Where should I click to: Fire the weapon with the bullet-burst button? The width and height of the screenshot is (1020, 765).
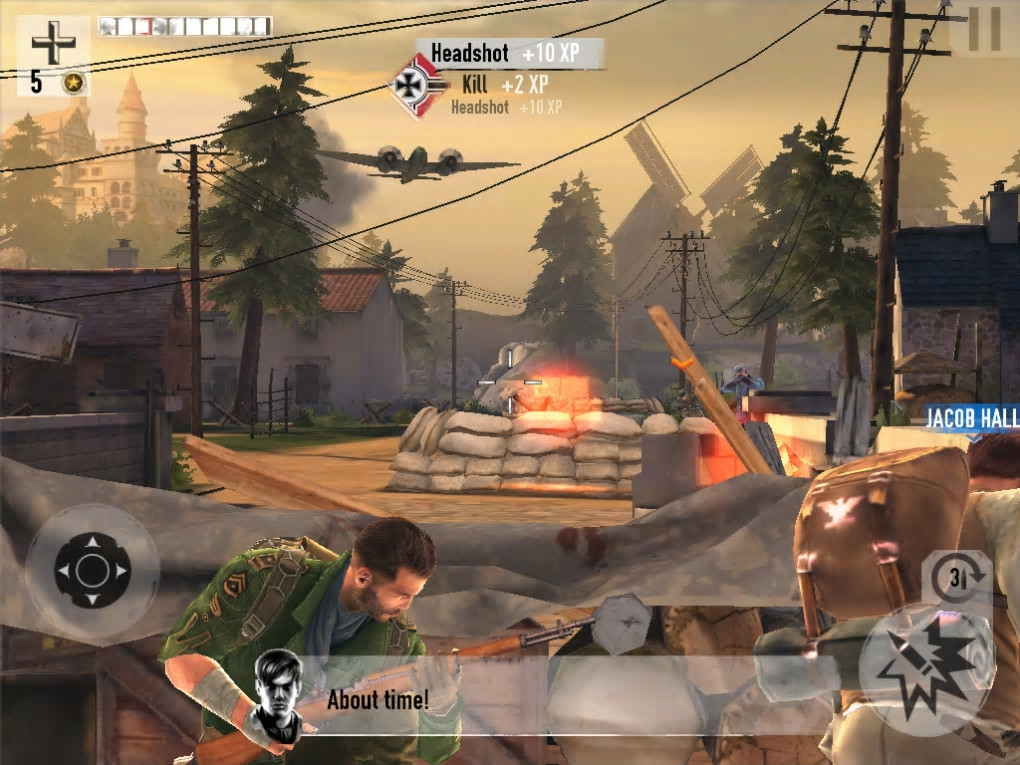coord(926,664)
